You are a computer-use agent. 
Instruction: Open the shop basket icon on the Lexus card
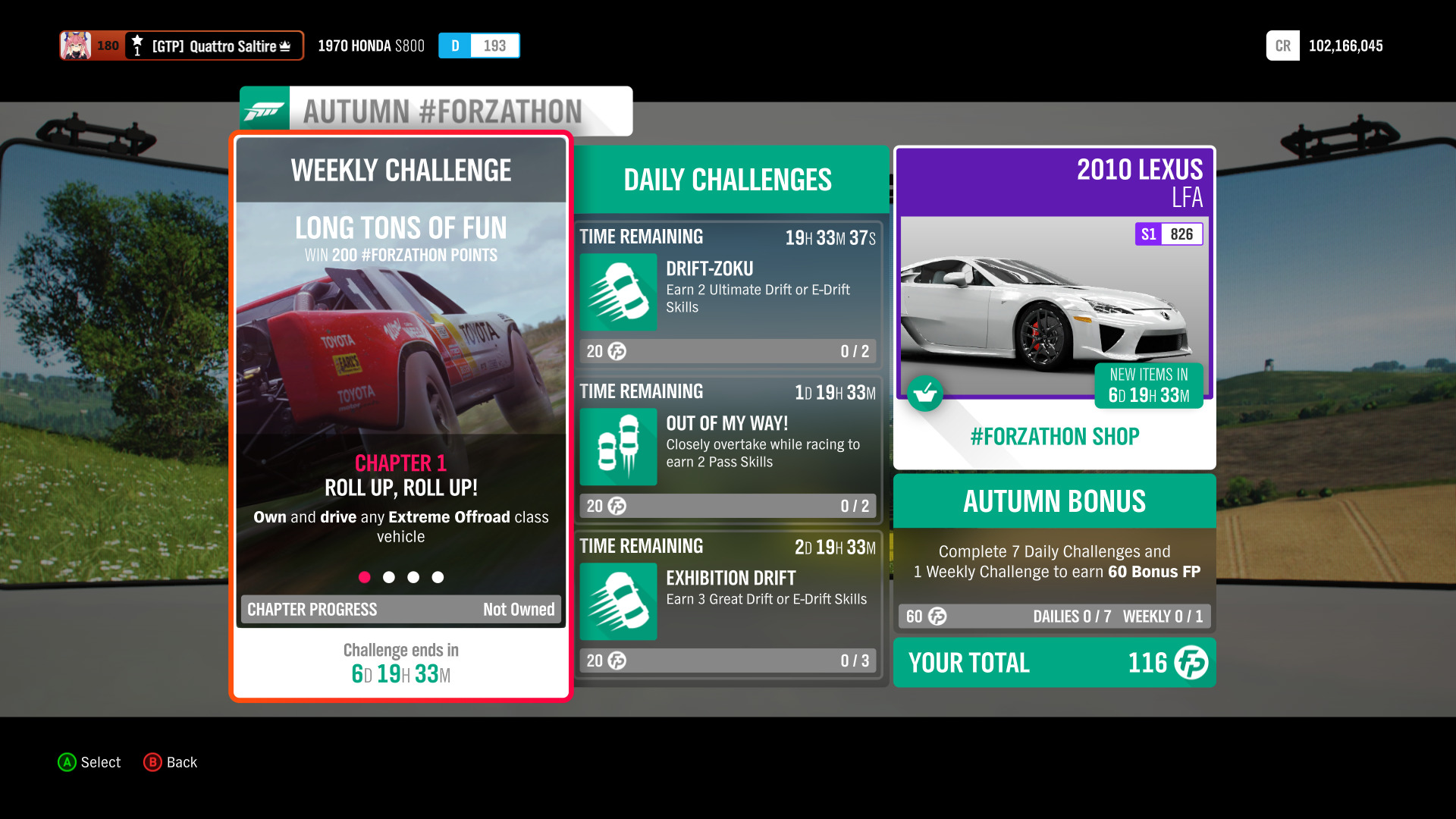click(x=925, y=394)
